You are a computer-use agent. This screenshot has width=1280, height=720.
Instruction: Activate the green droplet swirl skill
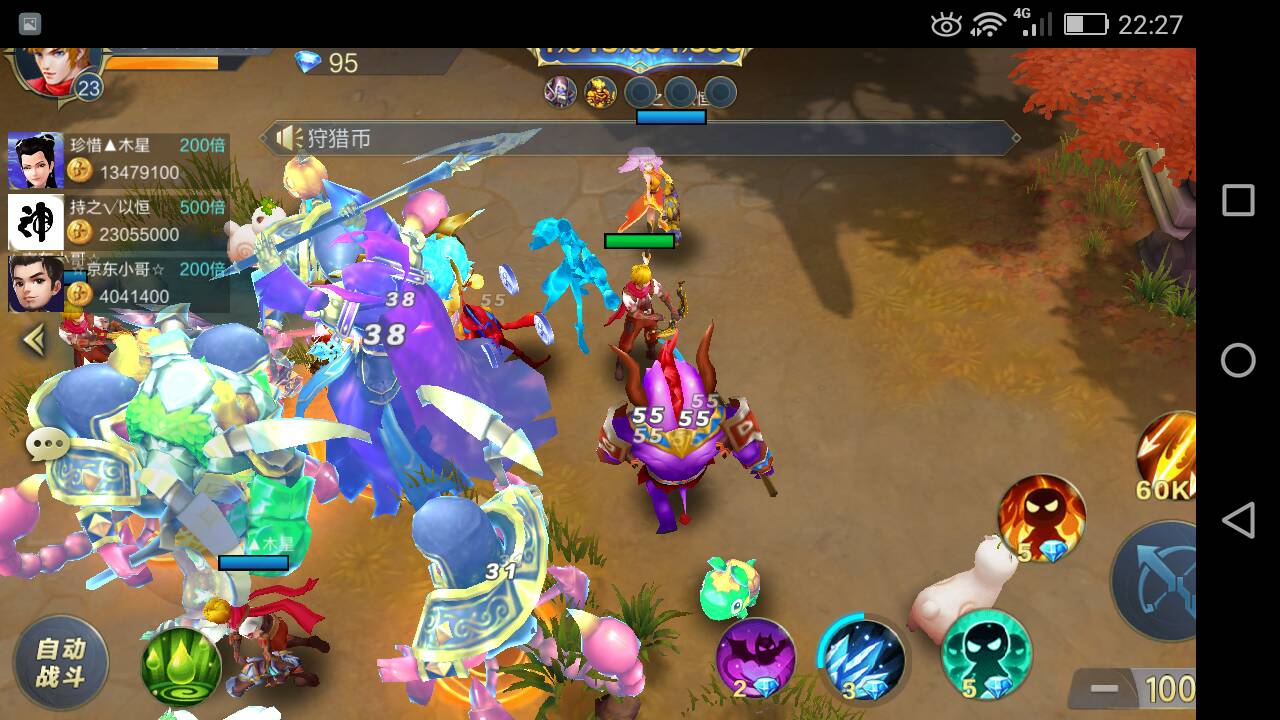[180, 663]
